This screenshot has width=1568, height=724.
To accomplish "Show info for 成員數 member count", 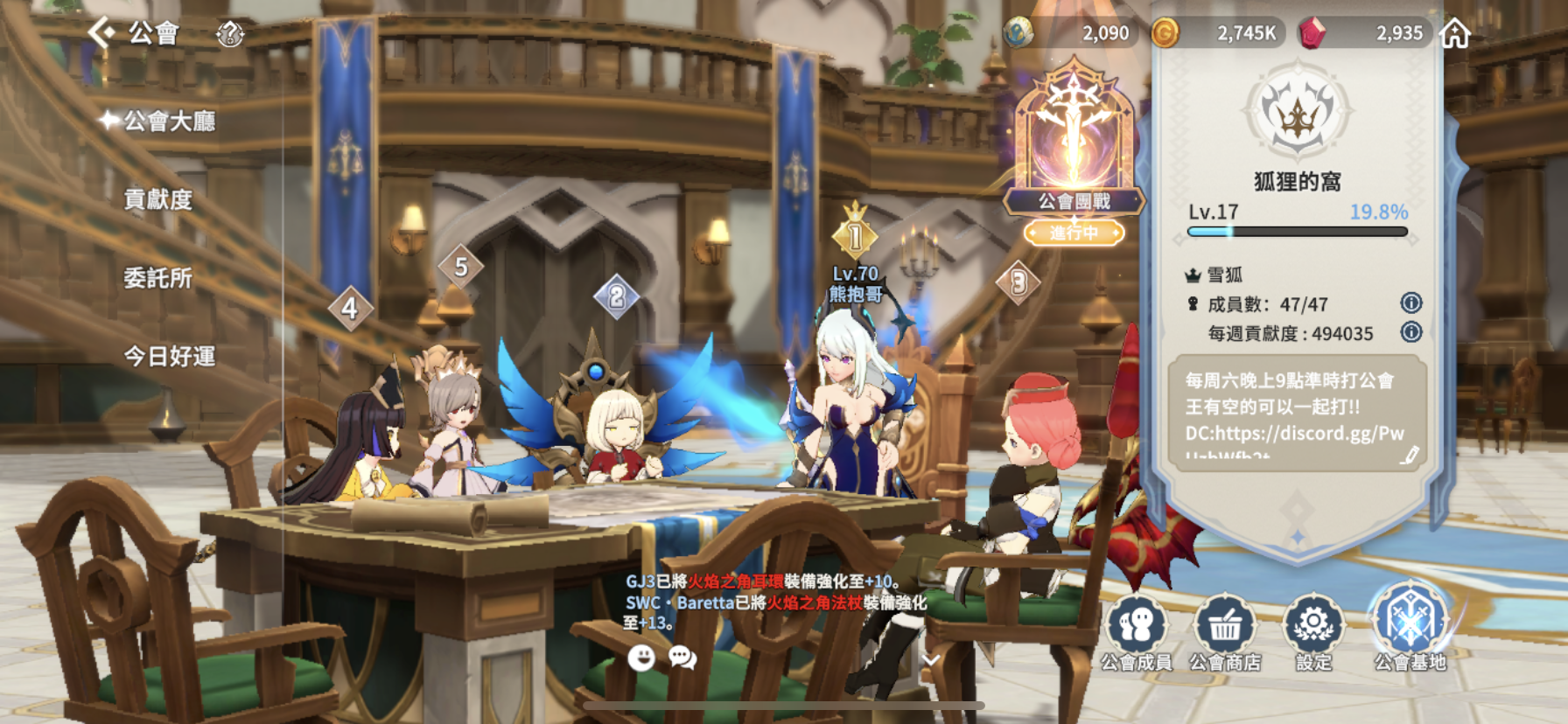I will (1410, 303).
